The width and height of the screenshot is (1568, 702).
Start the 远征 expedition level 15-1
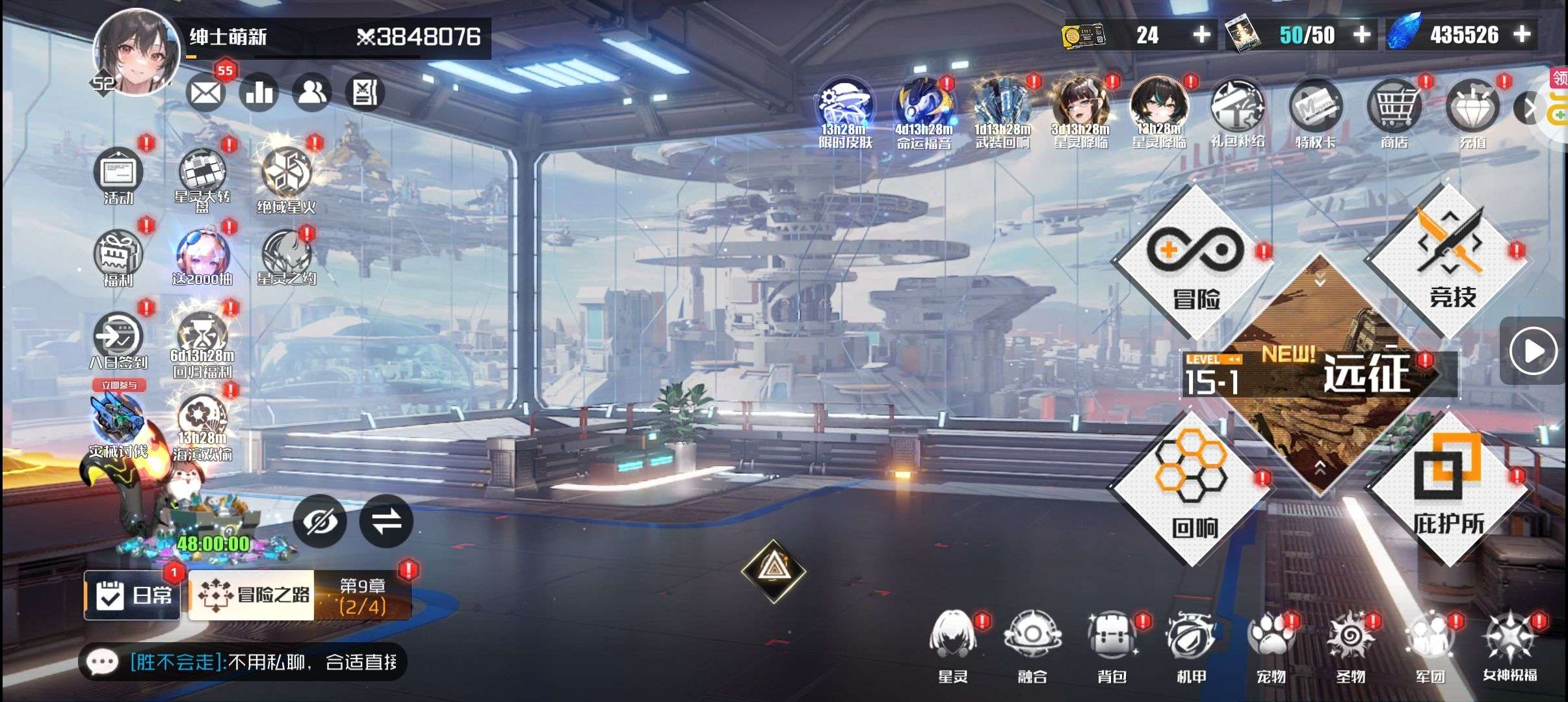pyautogui.click(x=1320, y=375)
